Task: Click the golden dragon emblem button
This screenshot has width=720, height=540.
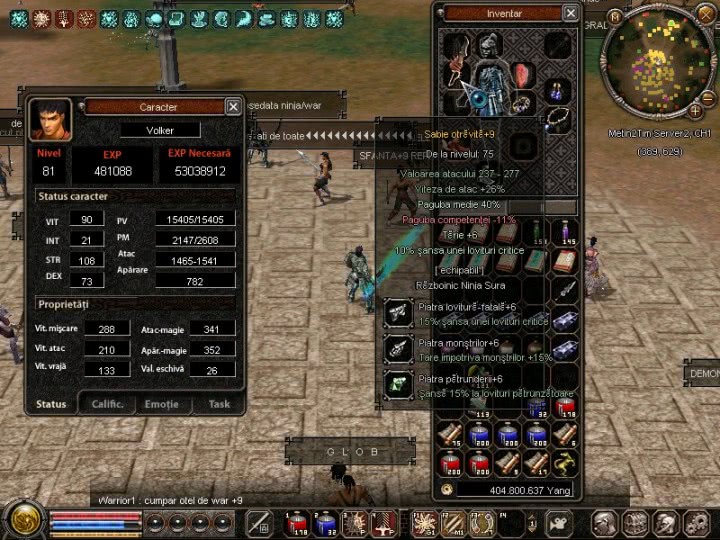Action: coord(21,520)
